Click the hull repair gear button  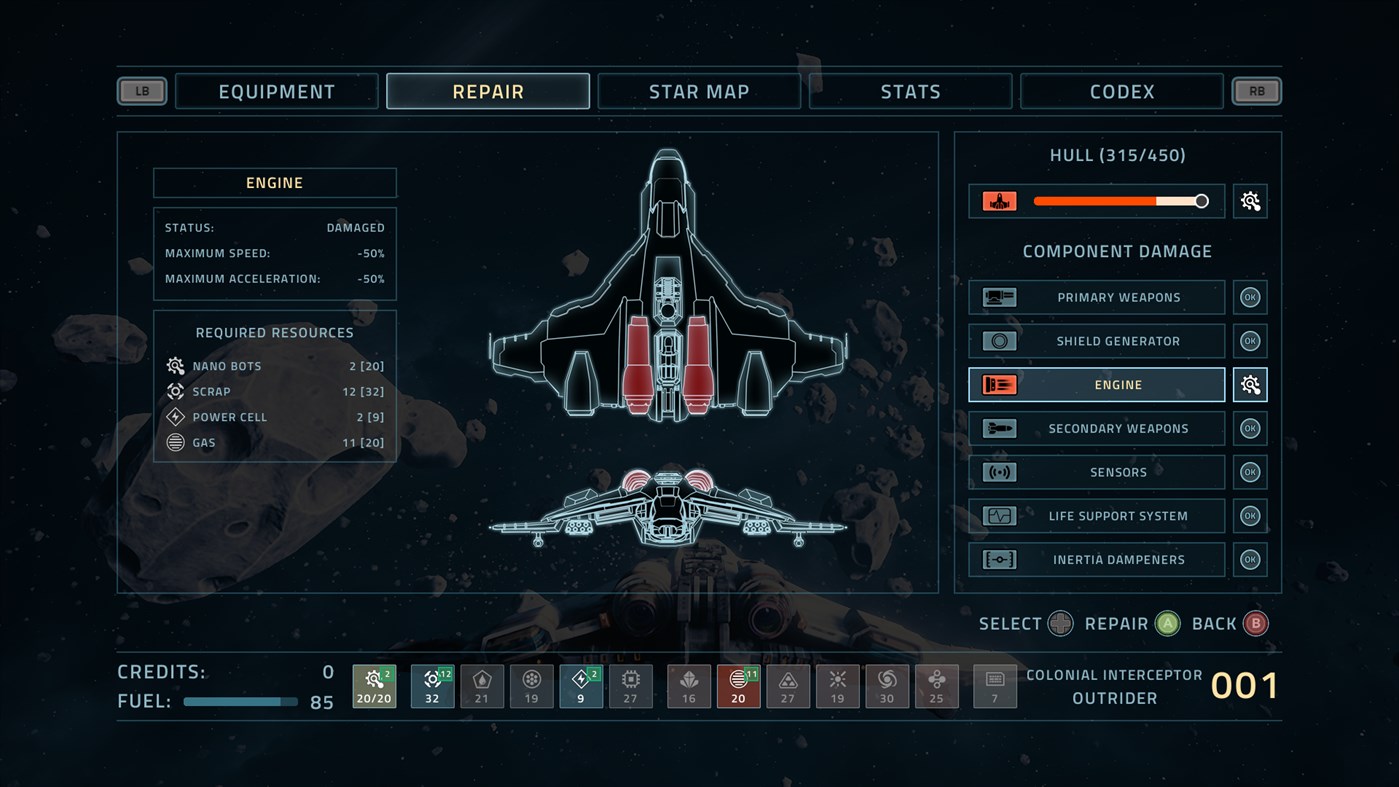point(1250,201)
